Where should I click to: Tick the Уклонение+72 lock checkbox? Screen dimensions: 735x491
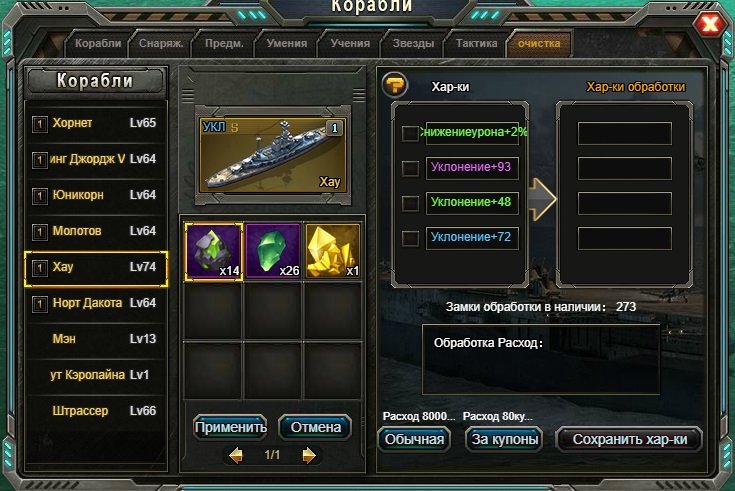410,238
